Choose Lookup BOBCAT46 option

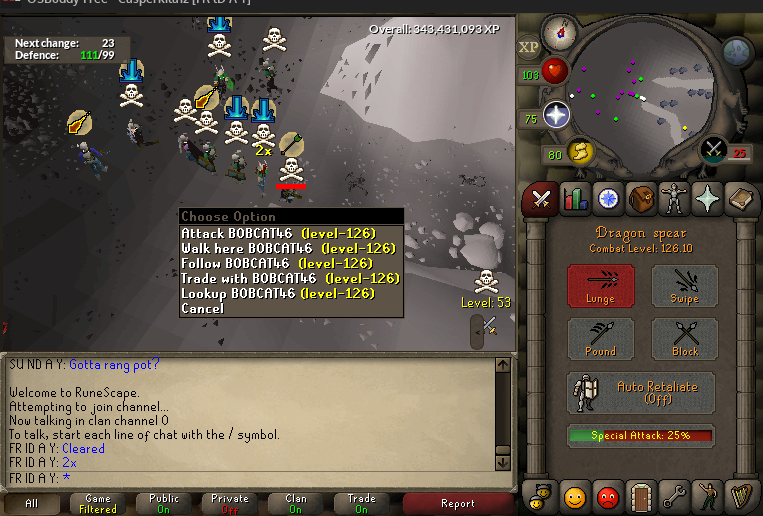(x=288, y=294)
